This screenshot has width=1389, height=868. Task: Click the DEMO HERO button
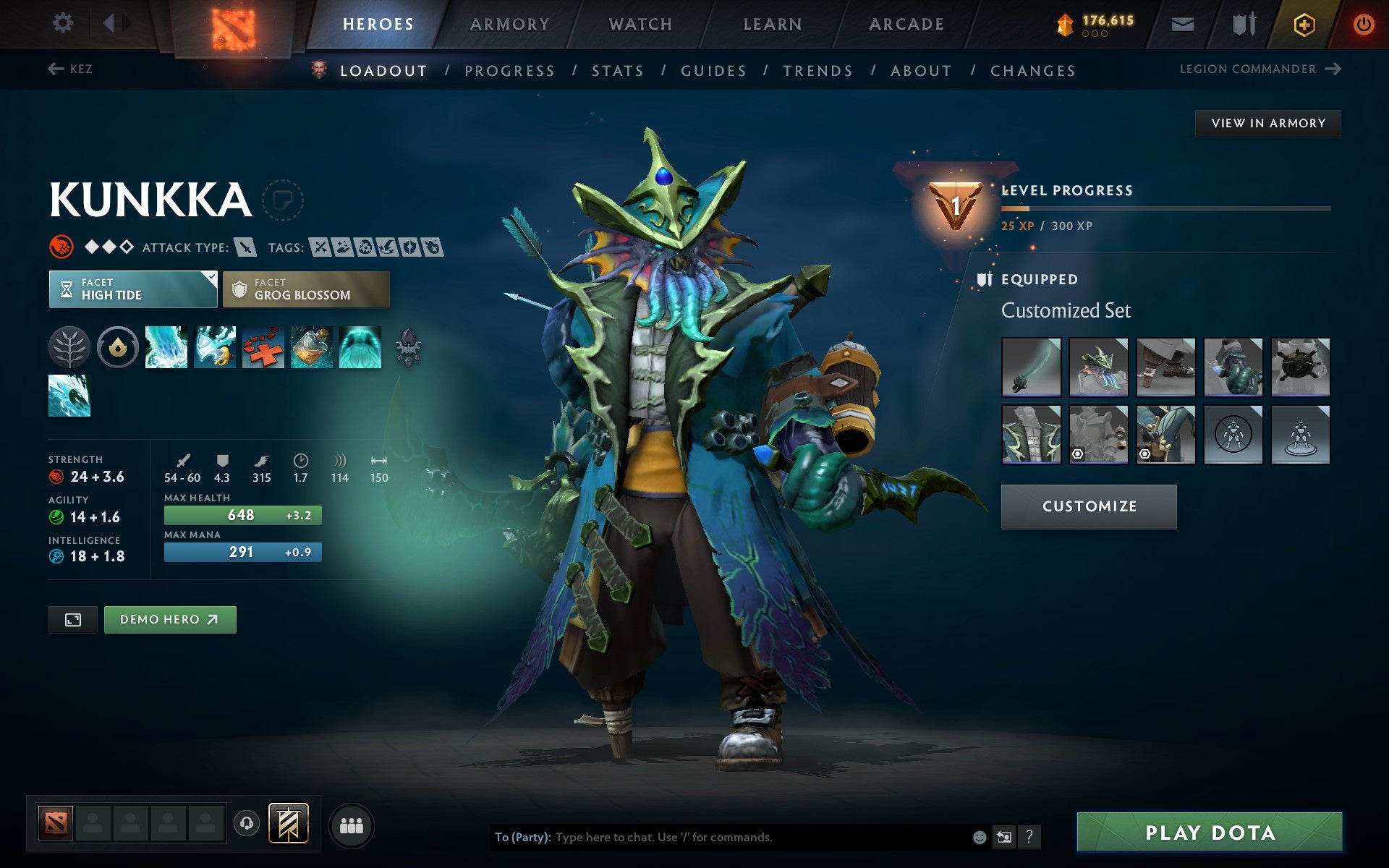coord(170,619)
